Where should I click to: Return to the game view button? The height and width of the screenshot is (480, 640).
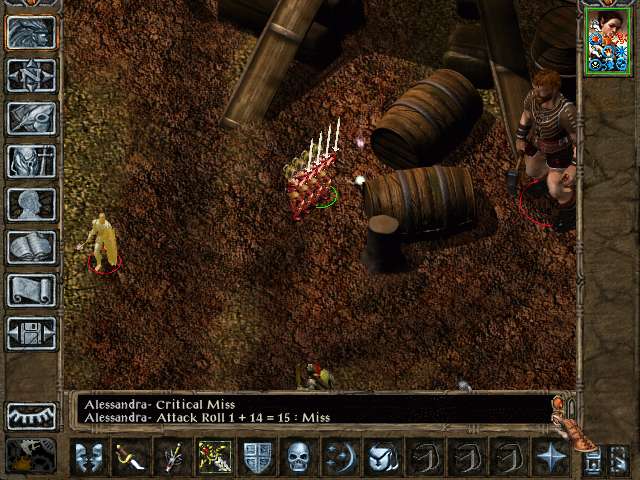point(31,33)
